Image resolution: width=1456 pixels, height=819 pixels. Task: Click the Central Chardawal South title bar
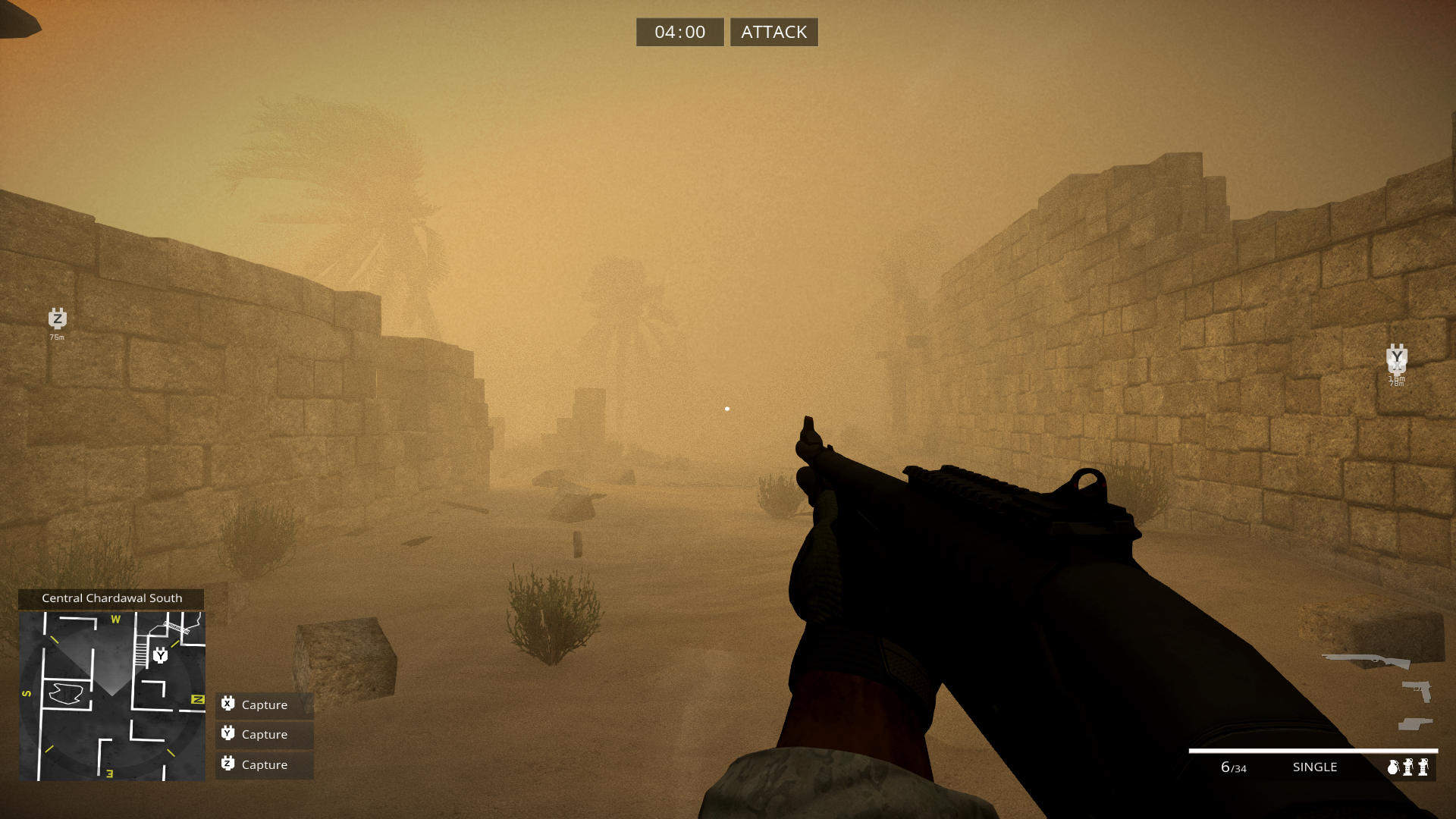coord(112,598)
